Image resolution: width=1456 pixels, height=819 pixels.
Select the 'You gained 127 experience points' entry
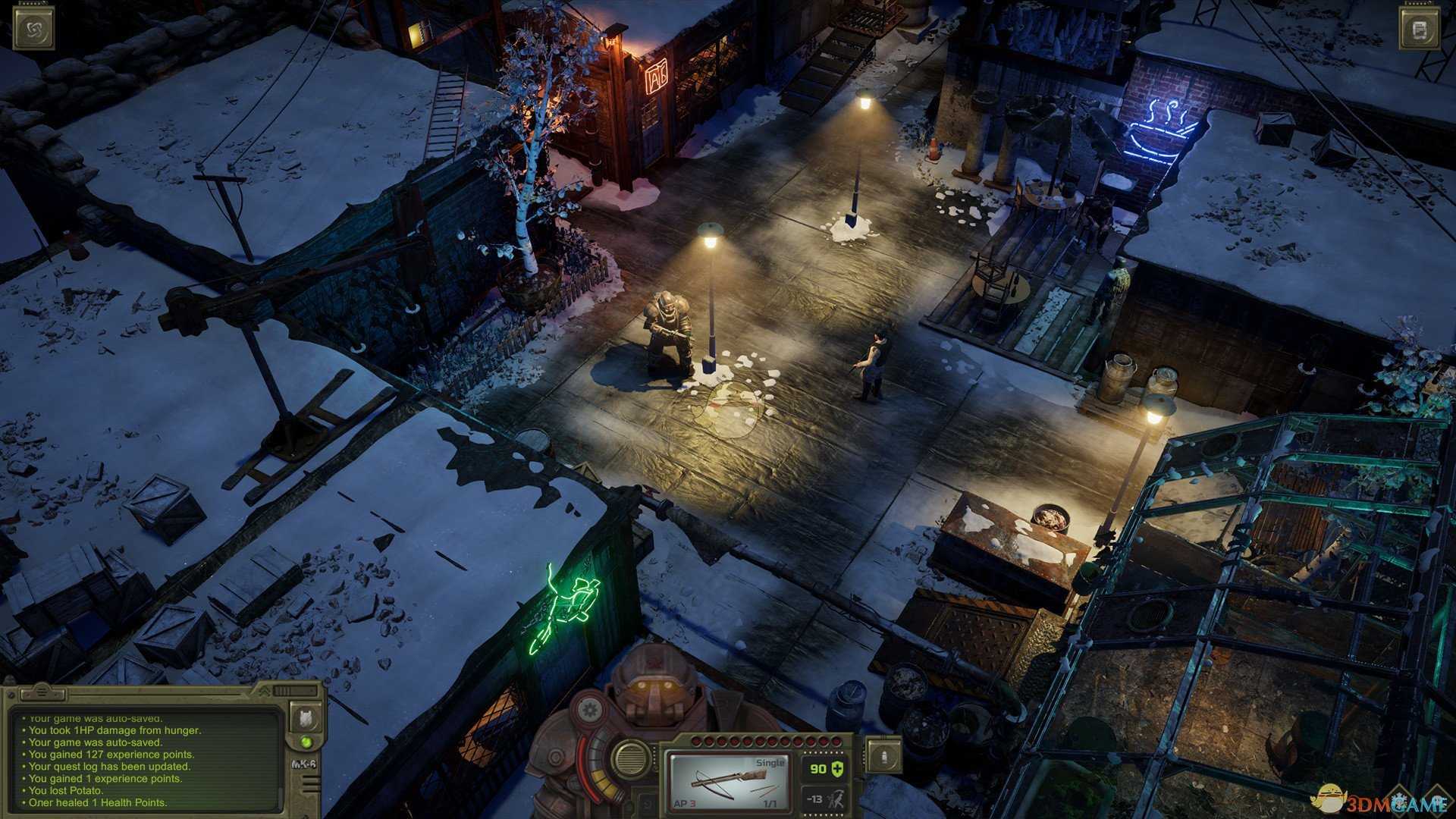point(111,755)
